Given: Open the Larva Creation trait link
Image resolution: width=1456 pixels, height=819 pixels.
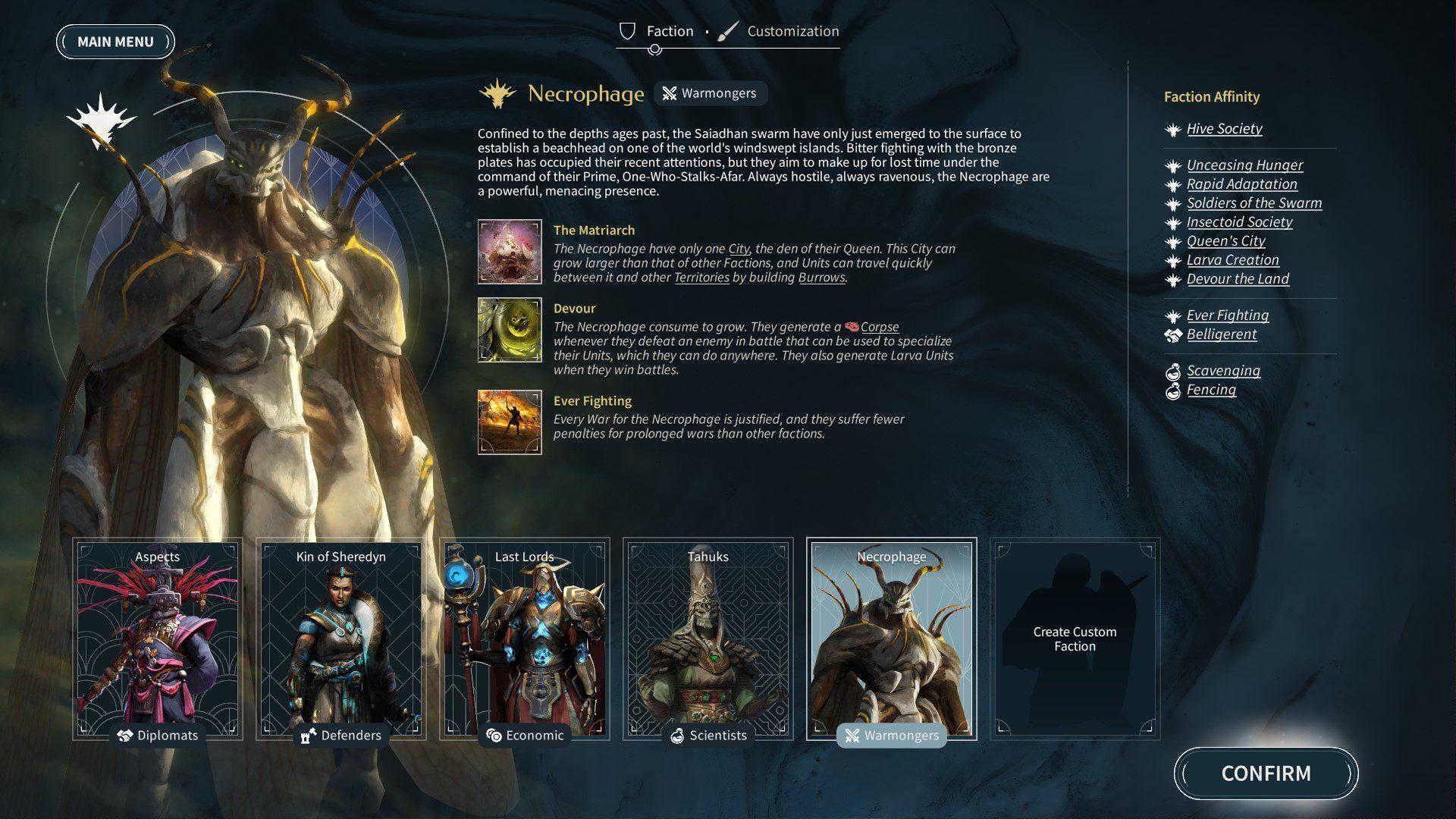Looking at the screenshot, I should [1232, 260].
